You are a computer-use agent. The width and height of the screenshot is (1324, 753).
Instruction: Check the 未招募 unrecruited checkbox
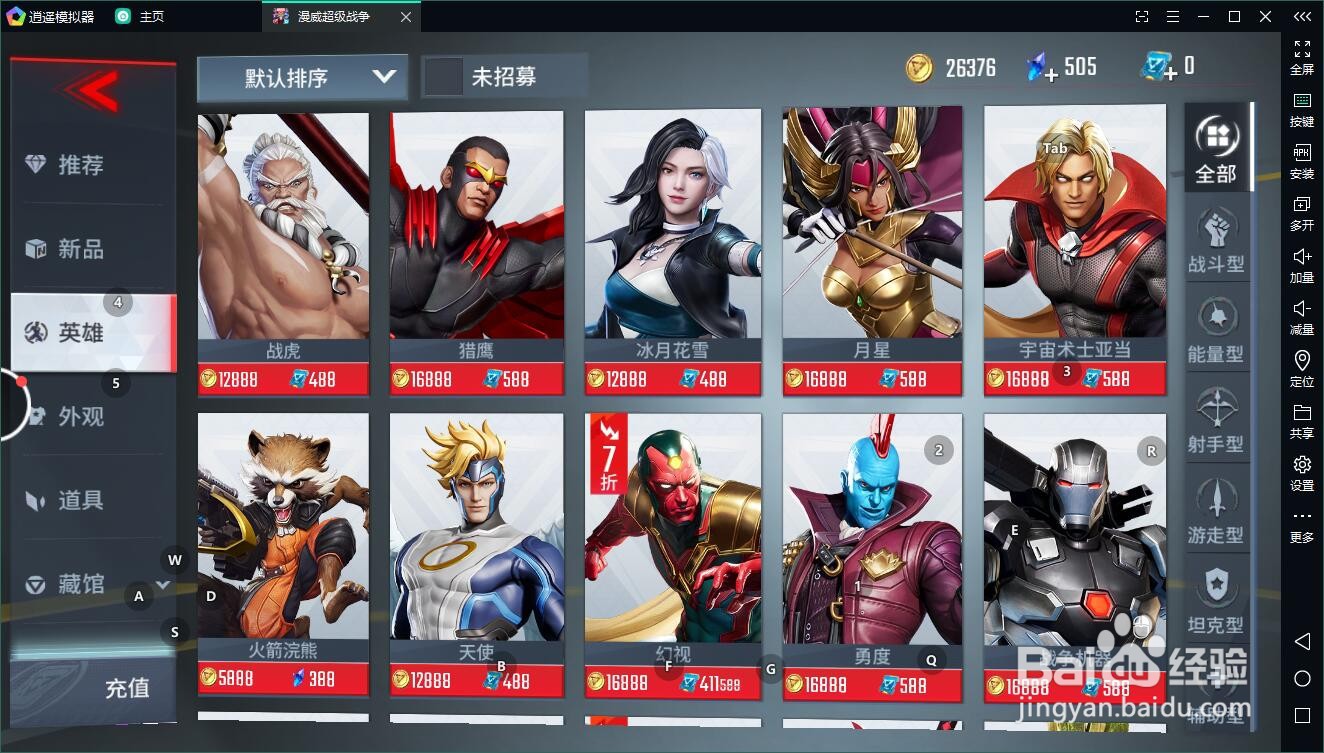point(443,73)
